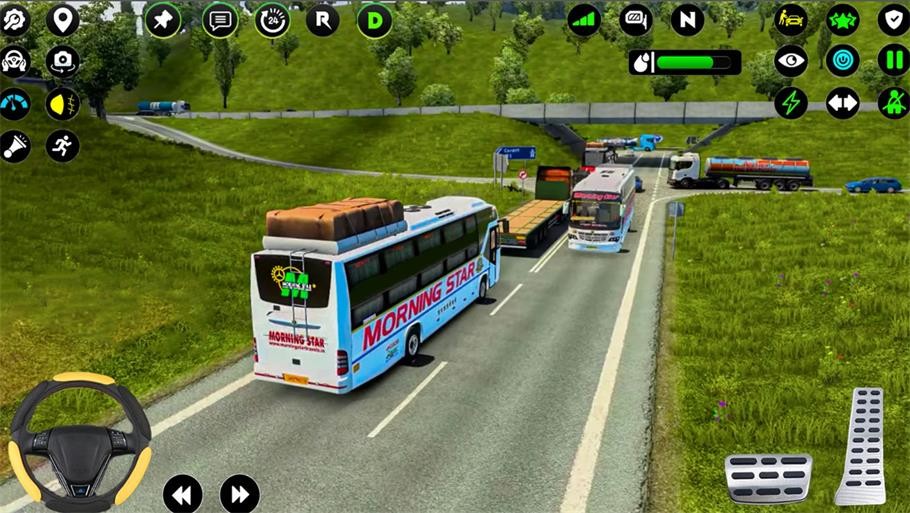The height and width of the screenshot is (513, 910).
Task: Shift into neutral gear N
Action: (687, 20)
